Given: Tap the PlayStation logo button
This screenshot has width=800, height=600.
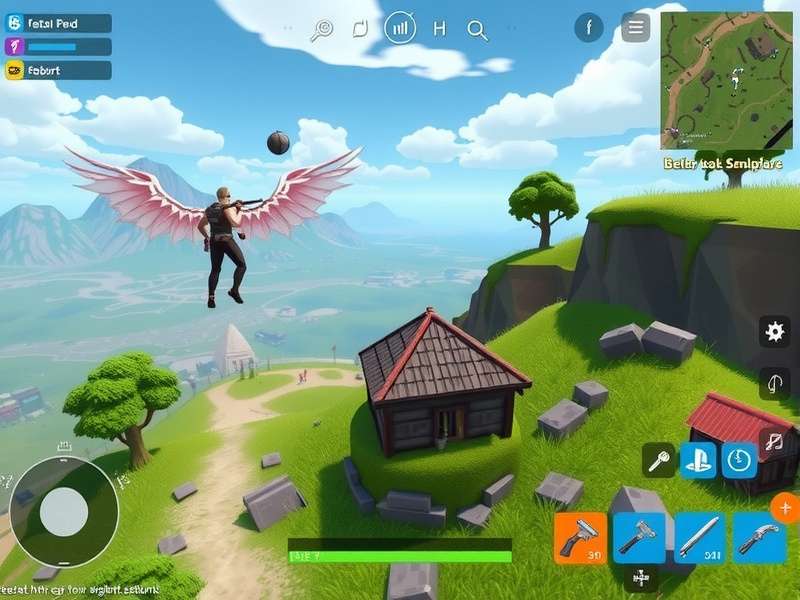Looking at the screenshot, I should coord(698,460).
